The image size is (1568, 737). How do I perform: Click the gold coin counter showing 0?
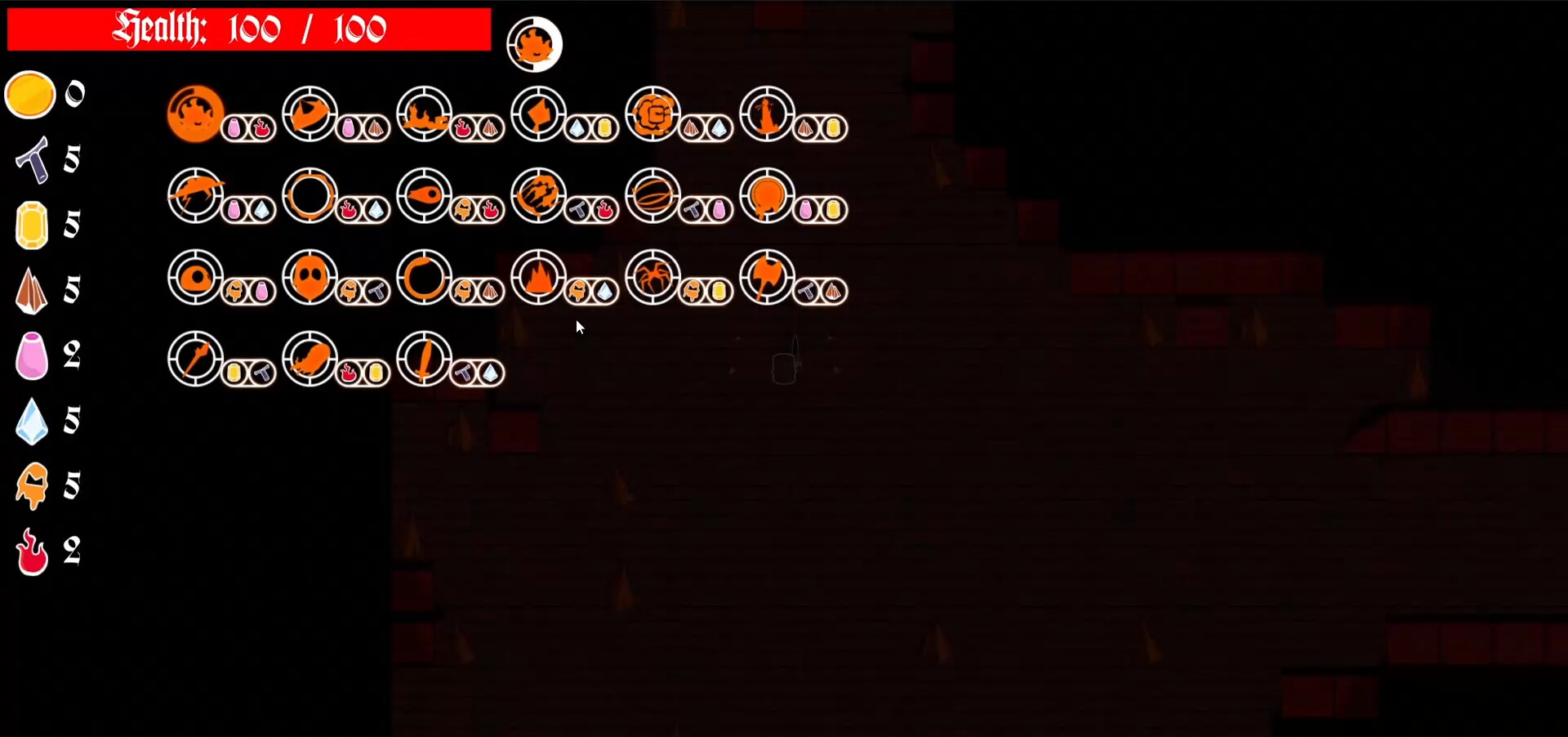click(30, 94)
